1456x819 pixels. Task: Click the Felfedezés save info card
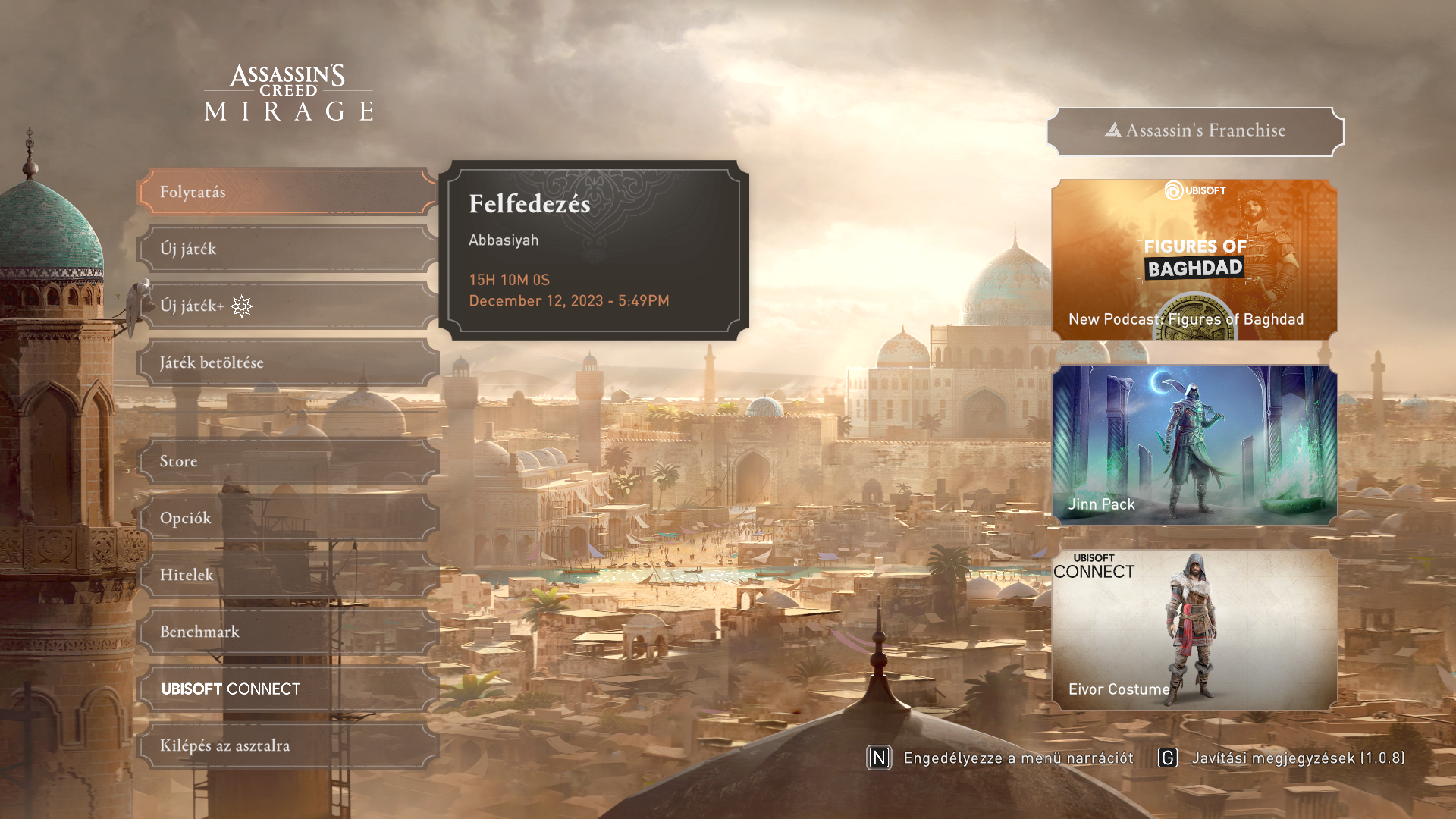coord(594,250)
